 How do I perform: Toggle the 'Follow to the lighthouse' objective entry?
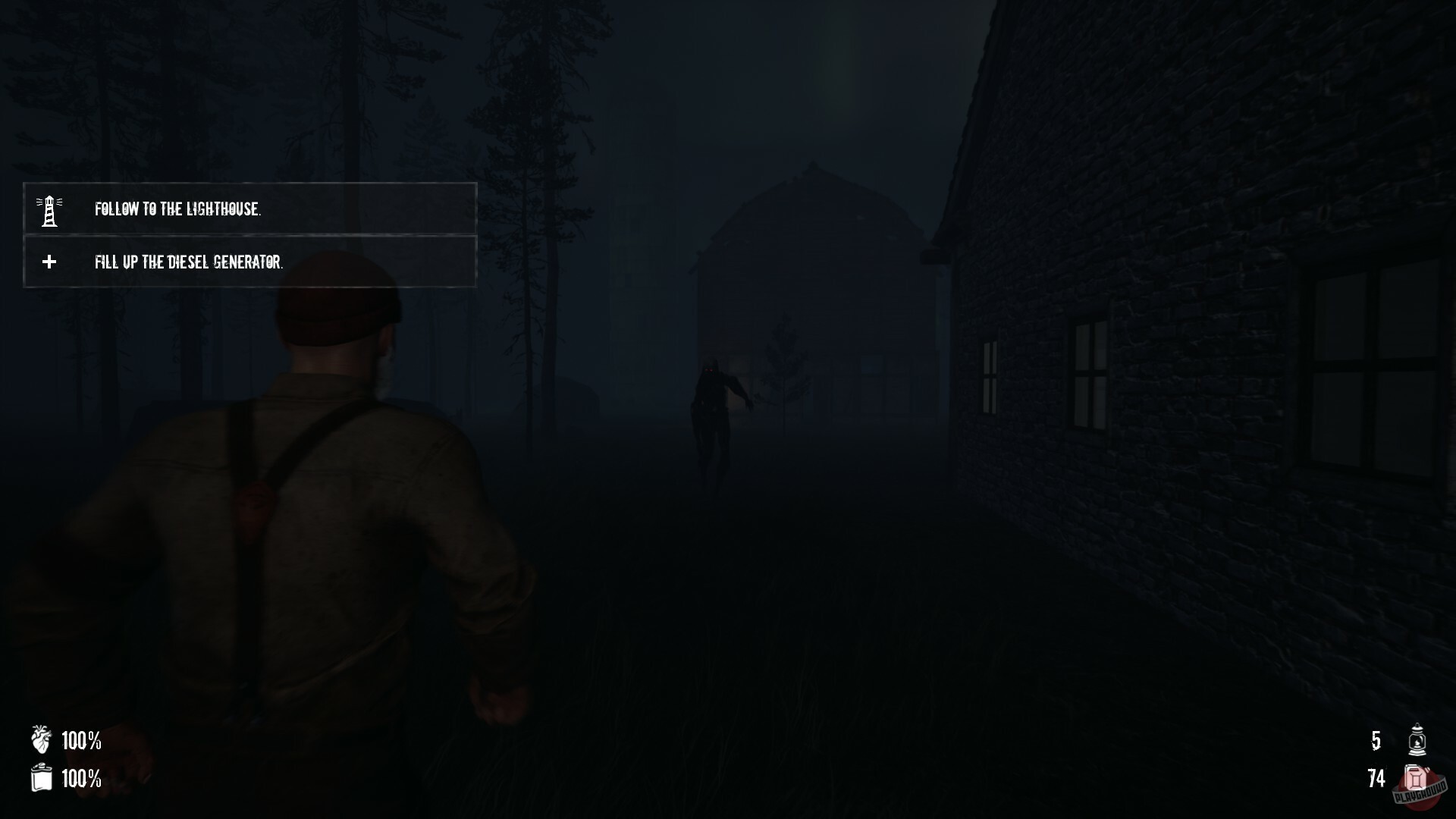[249, 210]
